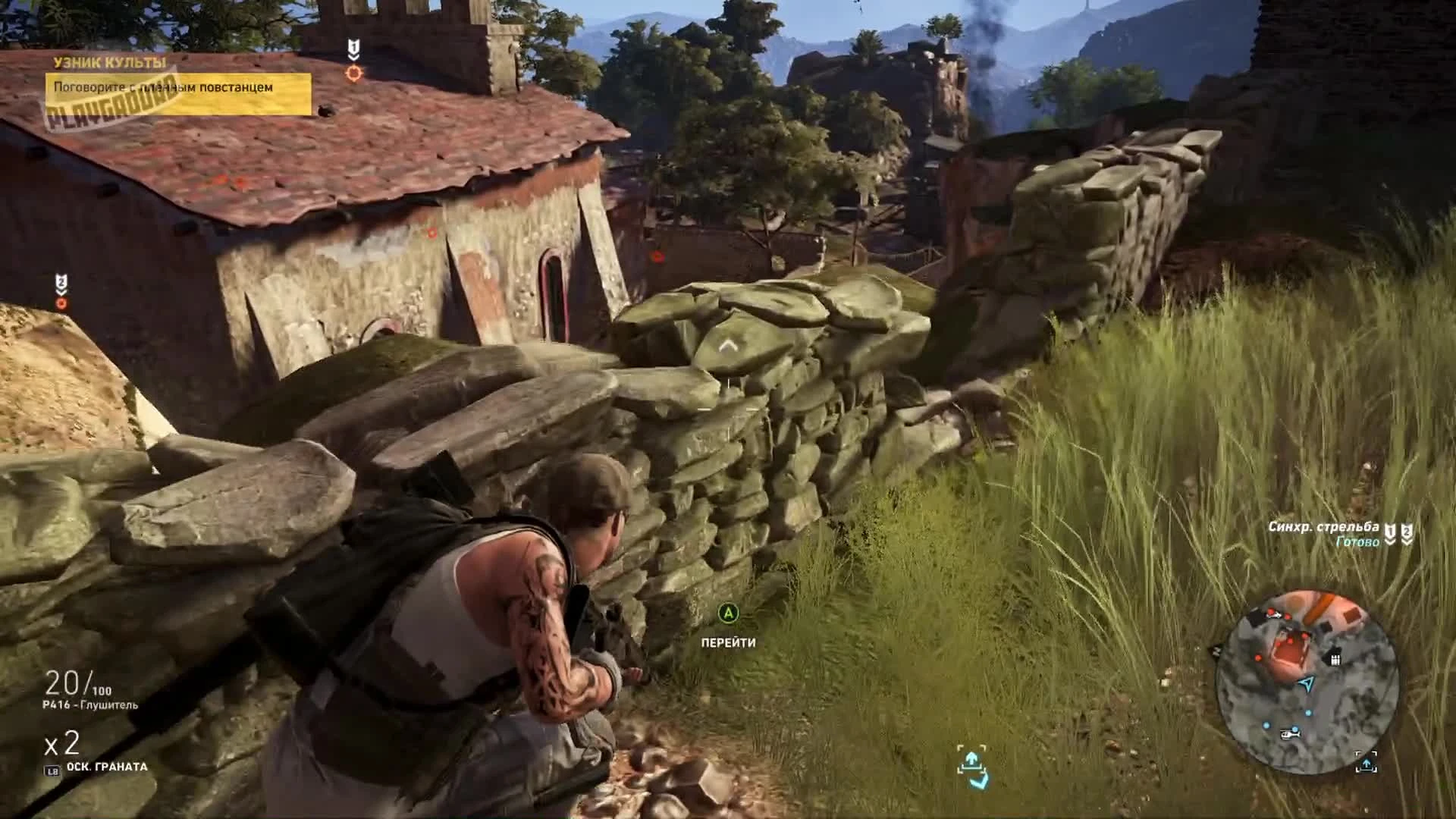The height and width of the screenshot is (819, 1456).
Task: Select the sync shot shield 1 icon near Готово
Action: click(1390, 534)
